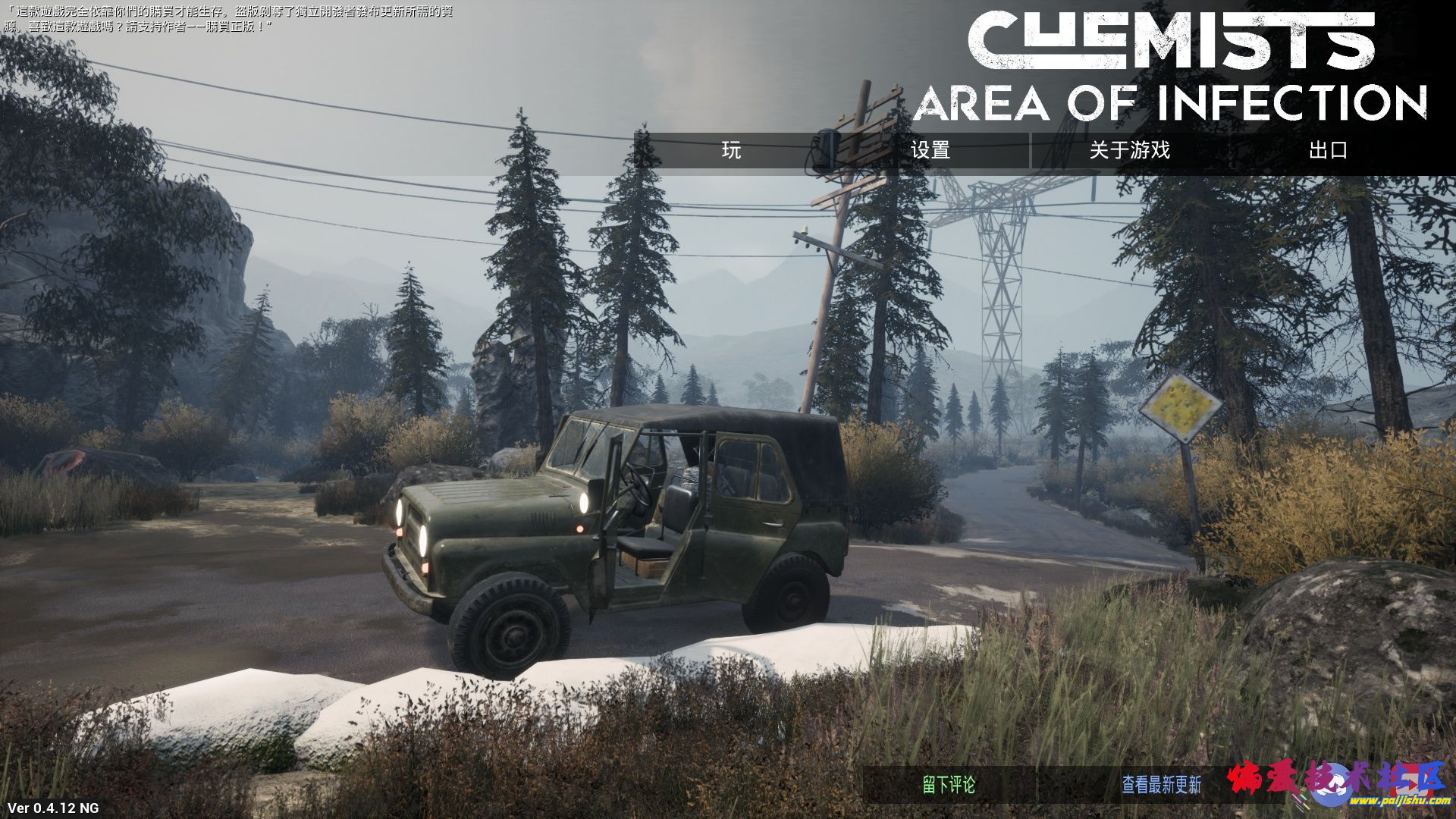Choose 出口 (Exit) to quit

click(1328, 150)
